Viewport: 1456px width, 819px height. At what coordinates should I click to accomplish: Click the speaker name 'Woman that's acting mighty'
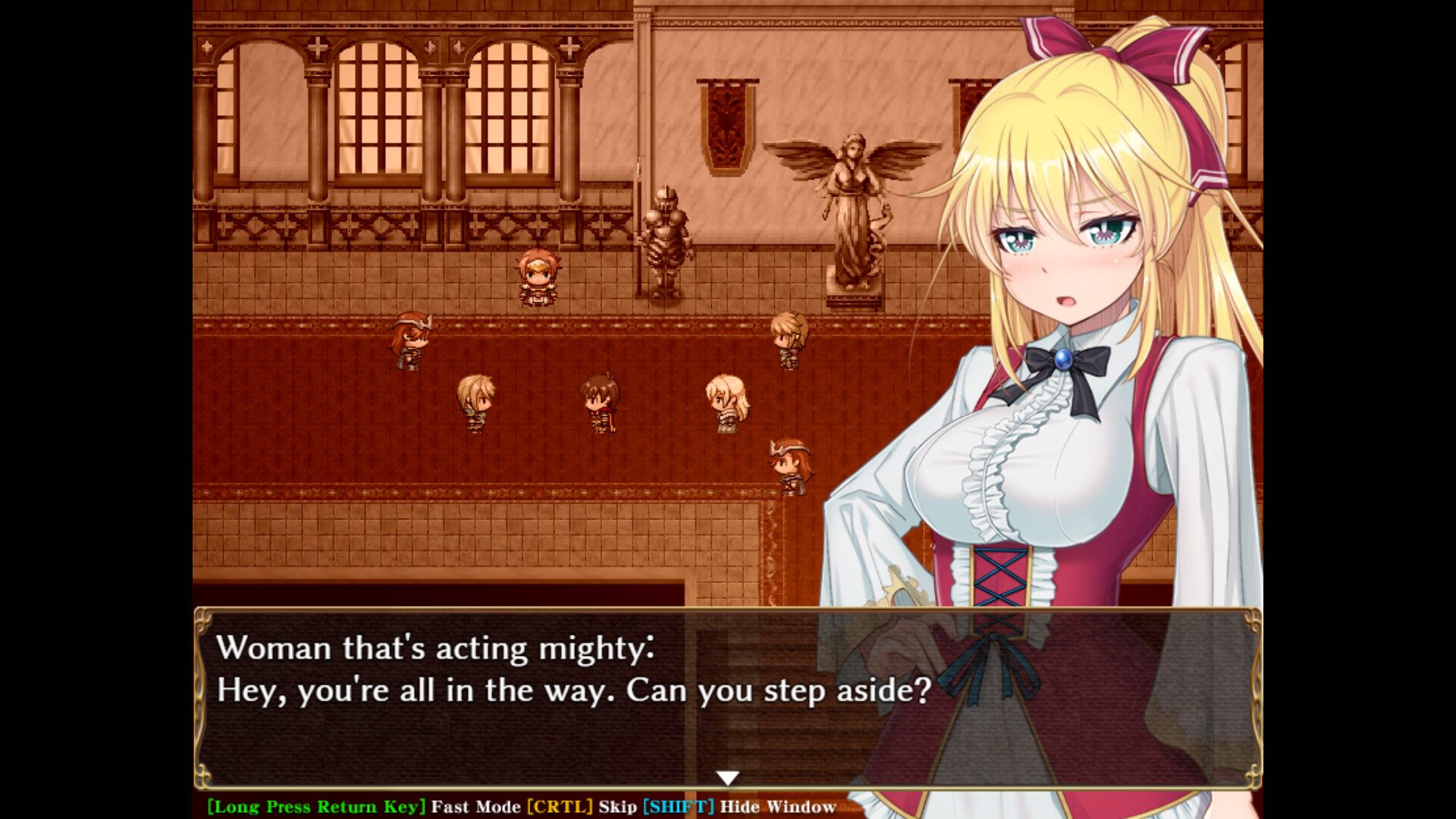click(x=436, y=648)
